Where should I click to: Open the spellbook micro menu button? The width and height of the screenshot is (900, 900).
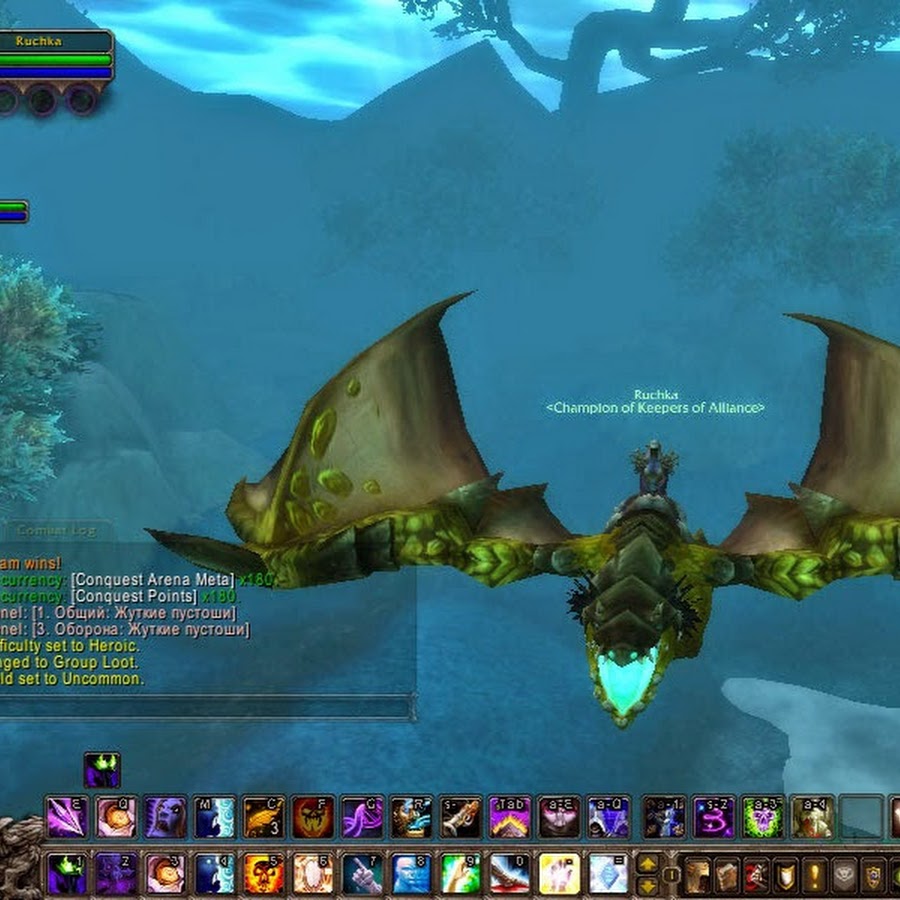pos(727,874)
